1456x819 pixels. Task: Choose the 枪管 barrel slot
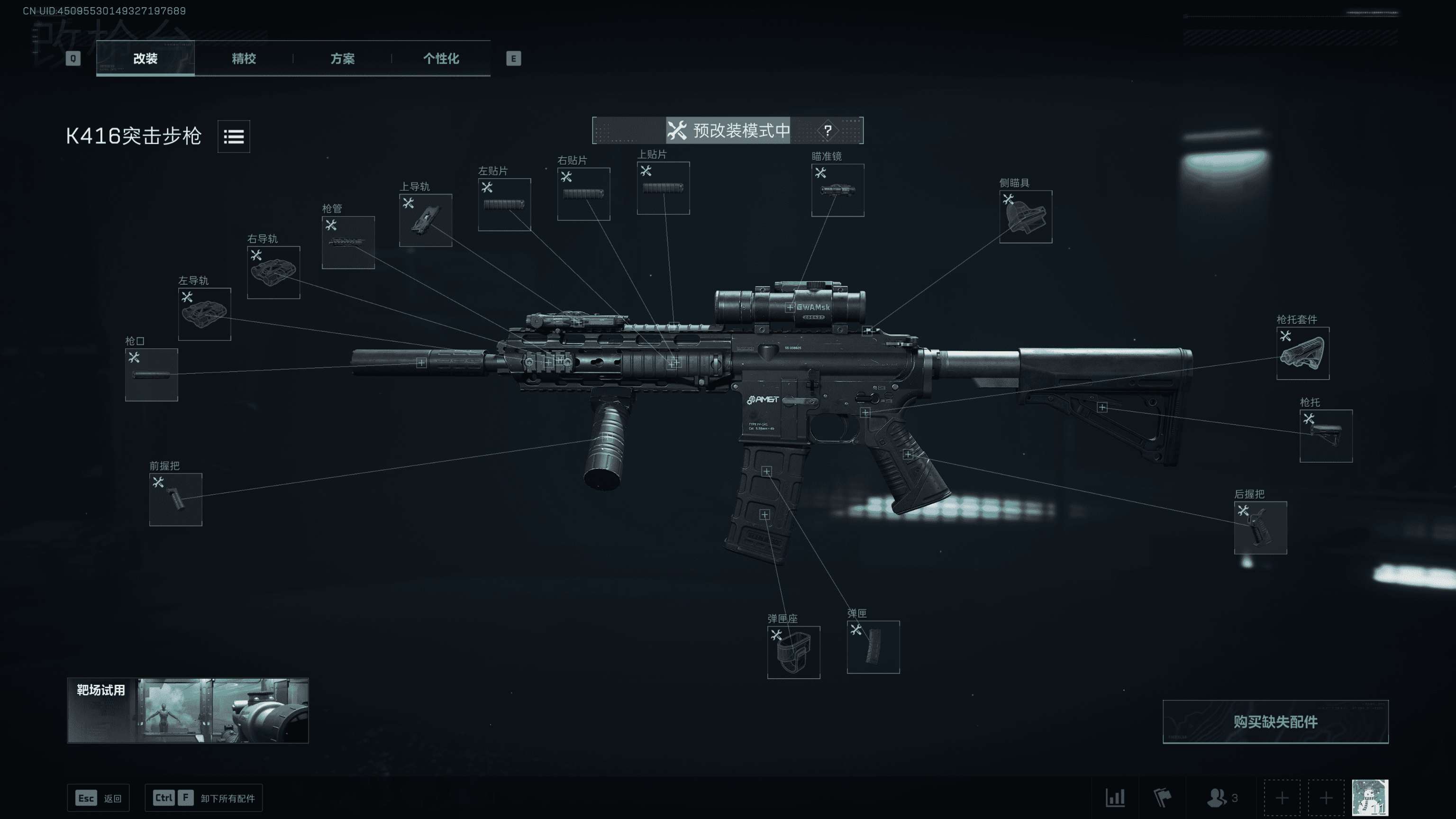[x=348, y=242]
